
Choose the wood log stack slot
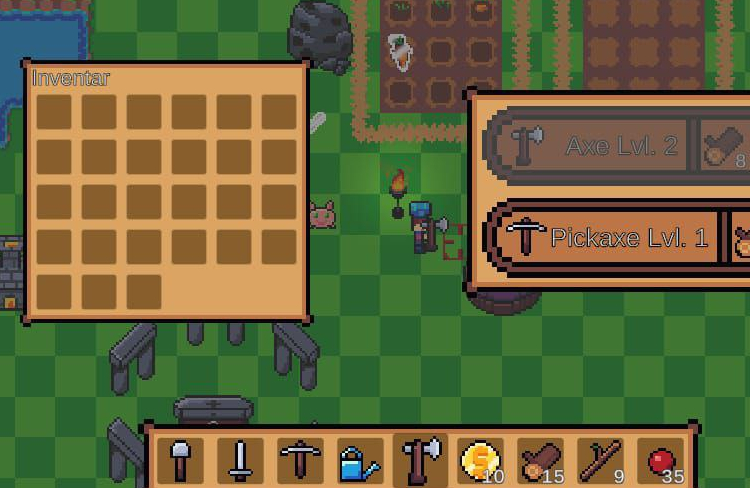540,461
